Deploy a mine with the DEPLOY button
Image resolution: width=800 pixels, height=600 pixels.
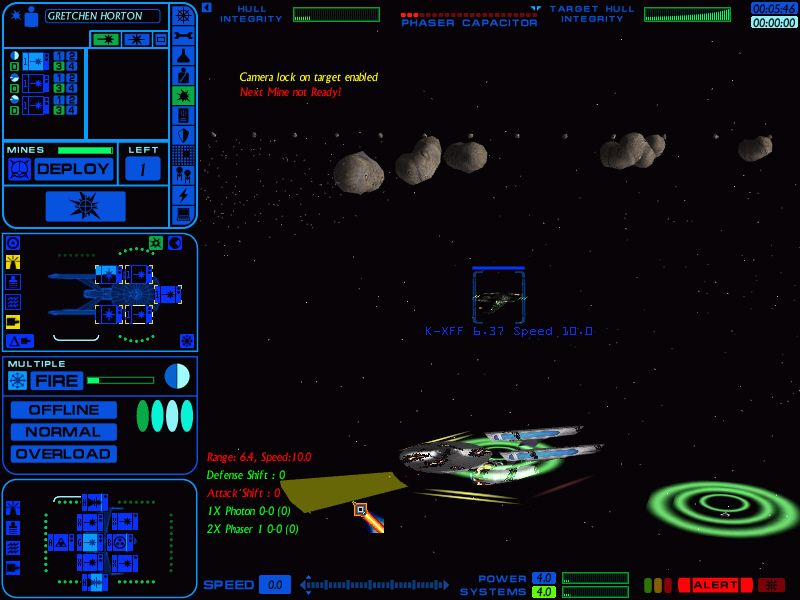pyautogui.click(x=73, y=169)
